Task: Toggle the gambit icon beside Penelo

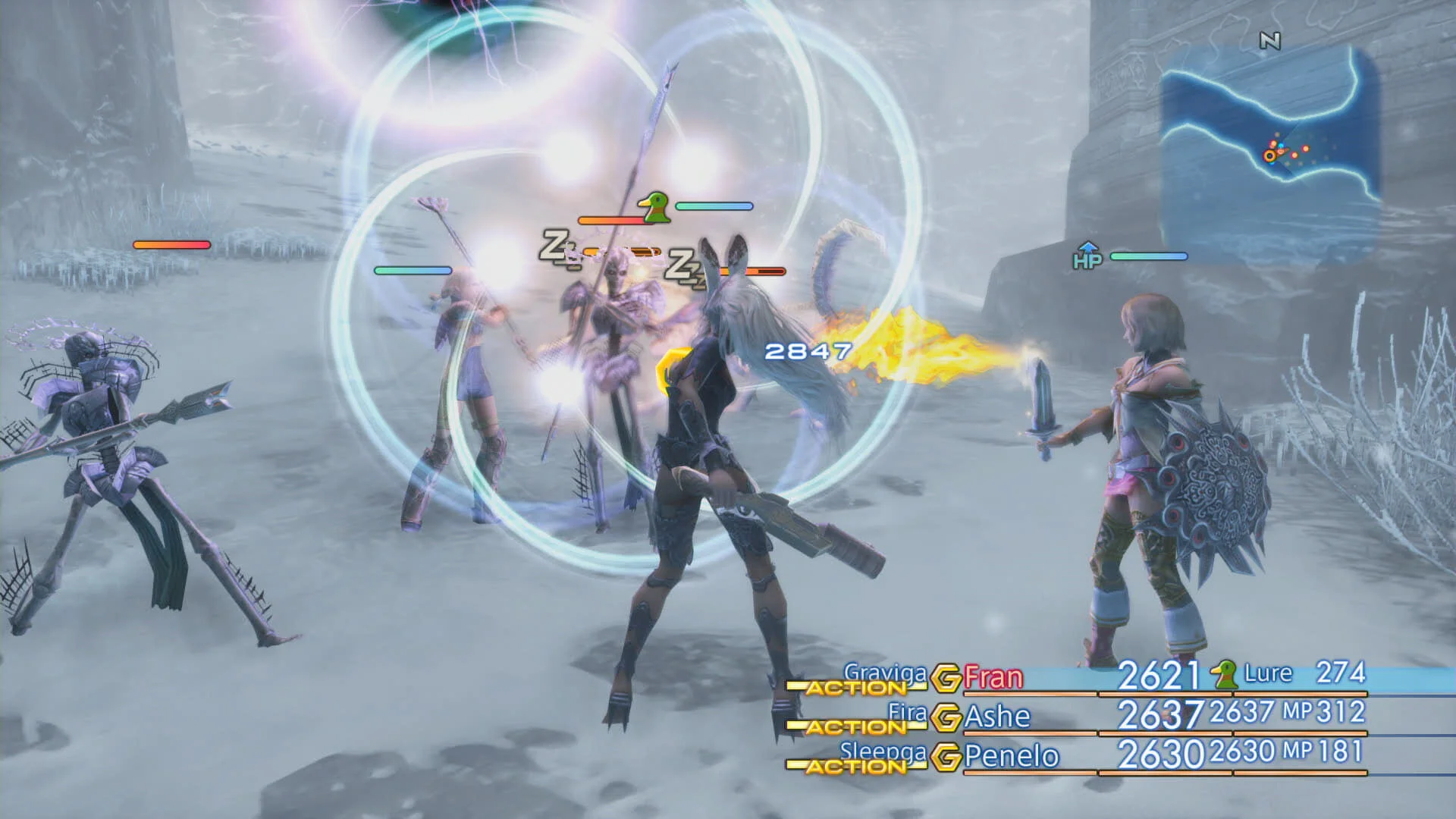Action: click(x=946, y=757)
